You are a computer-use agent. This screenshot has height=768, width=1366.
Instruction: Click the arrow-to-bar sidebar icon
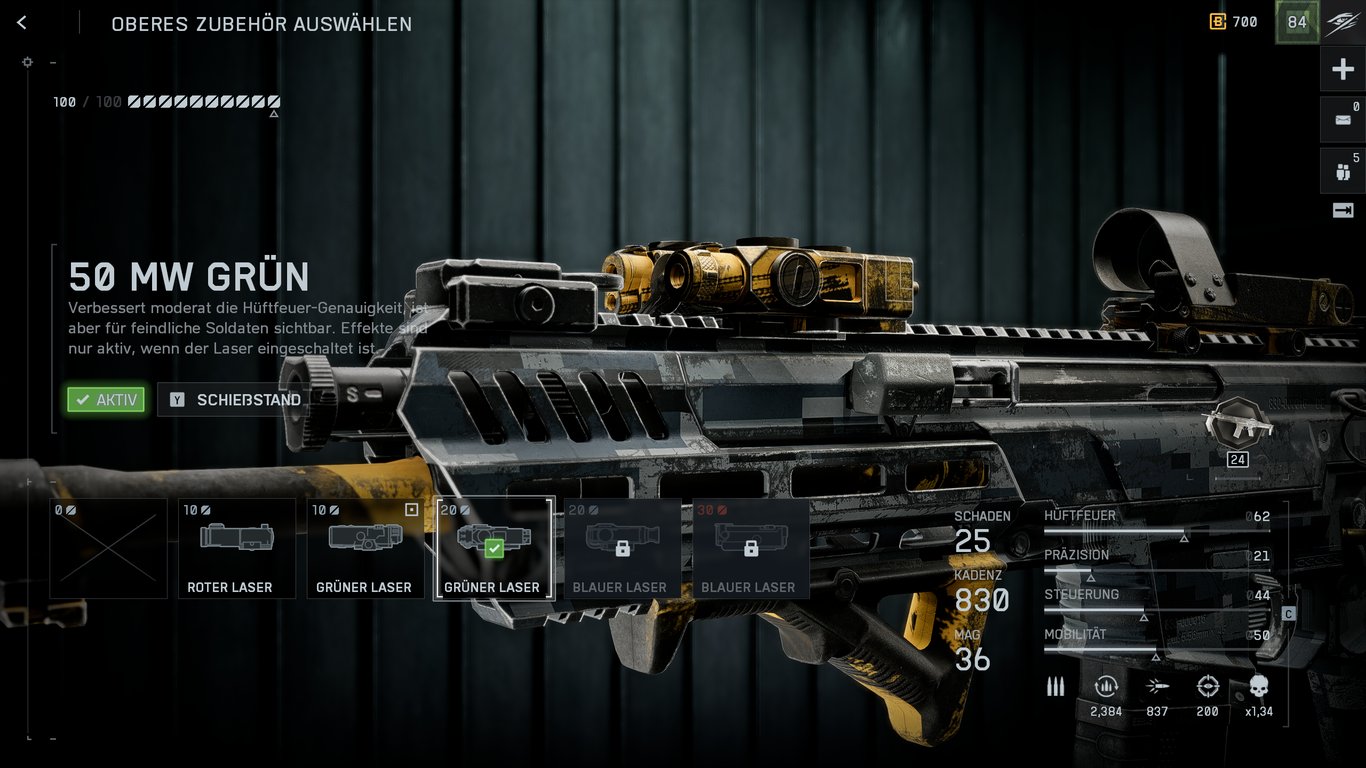click(x=1343, y=210)
